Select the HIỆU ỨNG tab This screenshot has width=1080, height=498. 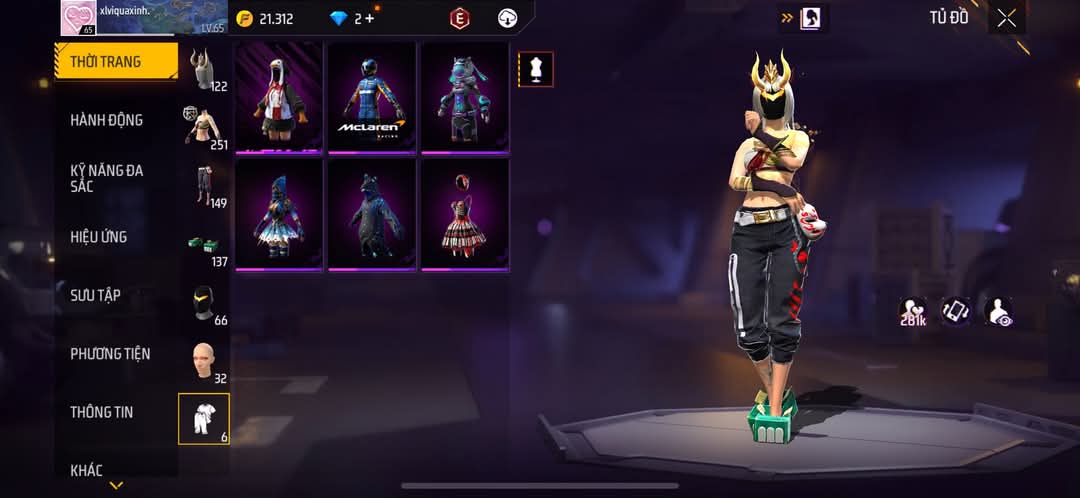[x=99, y=237]
